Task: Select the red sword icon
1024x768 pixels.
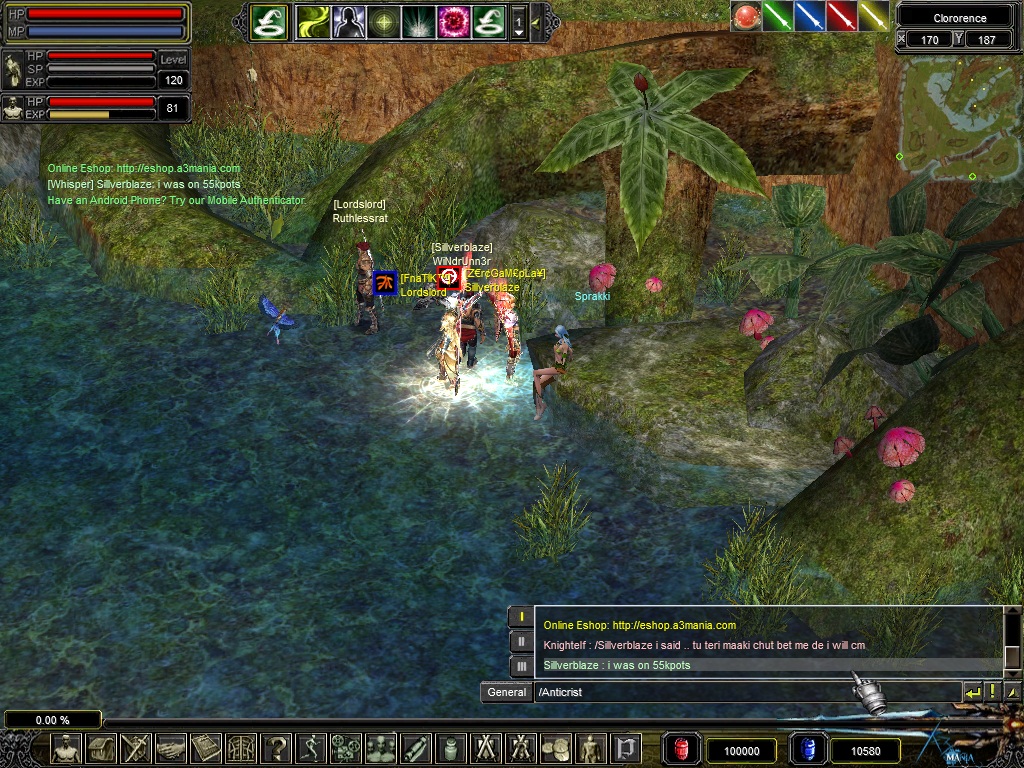Action: 842,17
